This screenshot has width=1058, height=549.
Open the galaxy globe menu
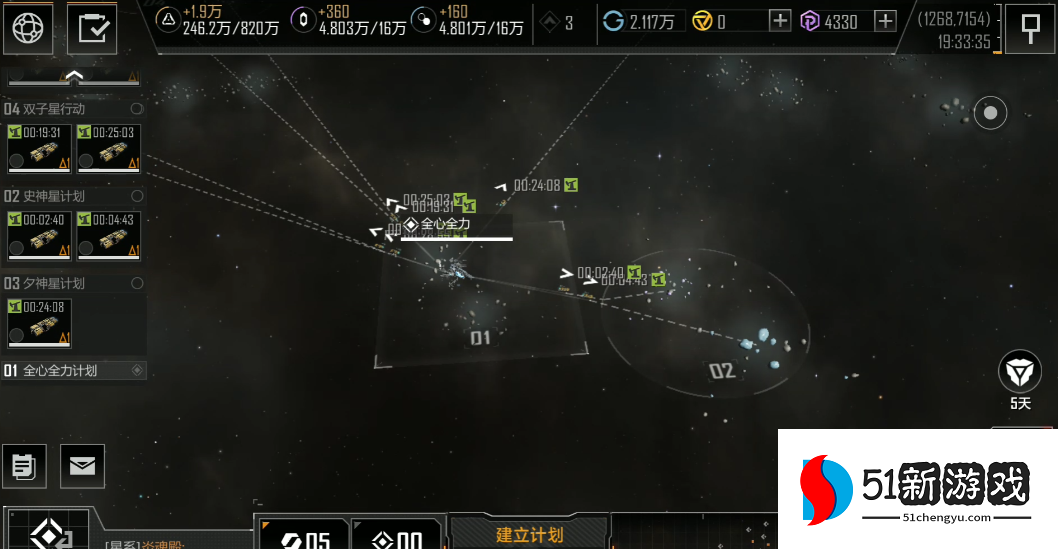28,28
